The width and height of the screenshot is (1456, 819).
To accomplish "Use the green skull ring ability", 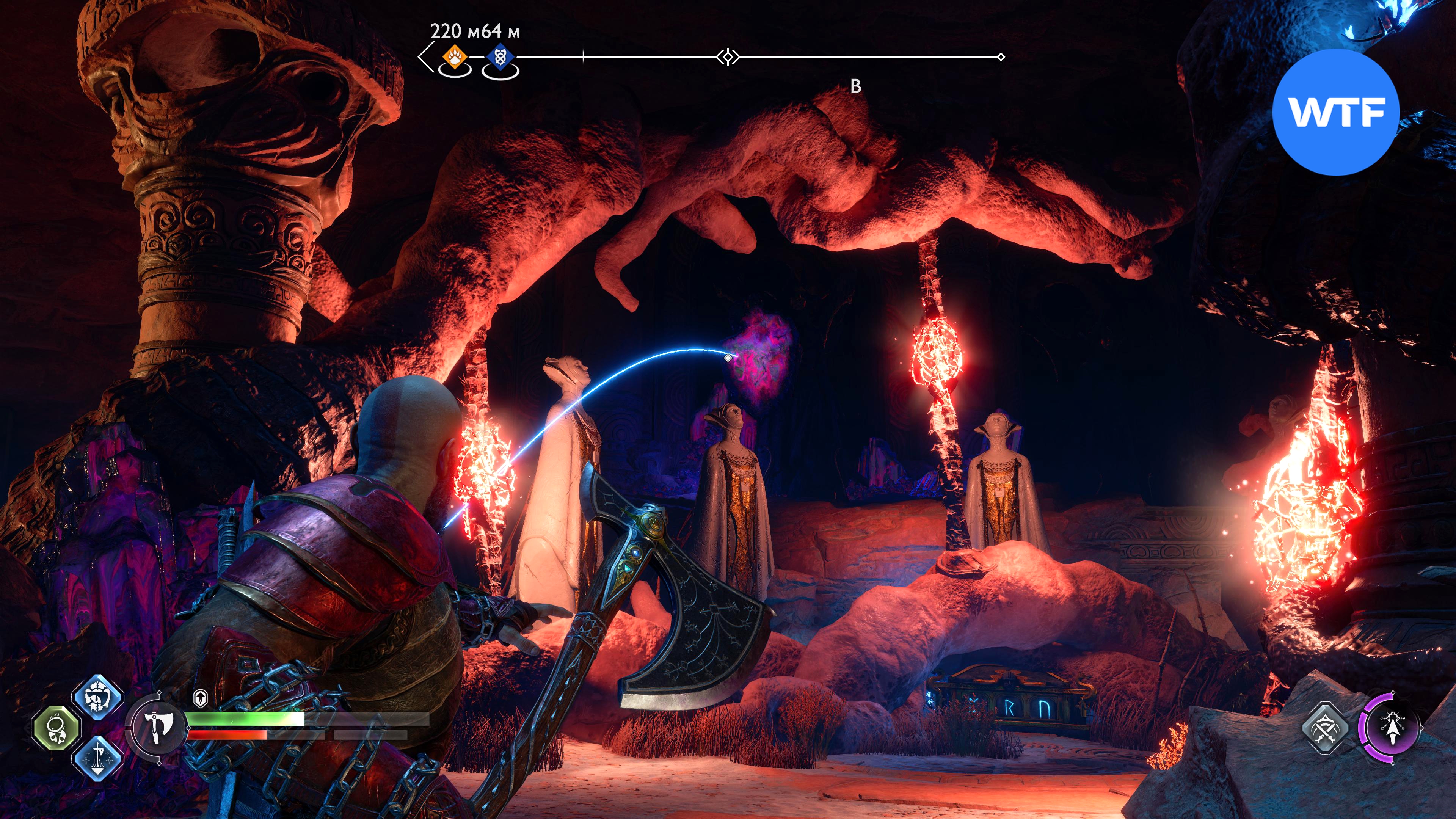I will pos(56,728).
